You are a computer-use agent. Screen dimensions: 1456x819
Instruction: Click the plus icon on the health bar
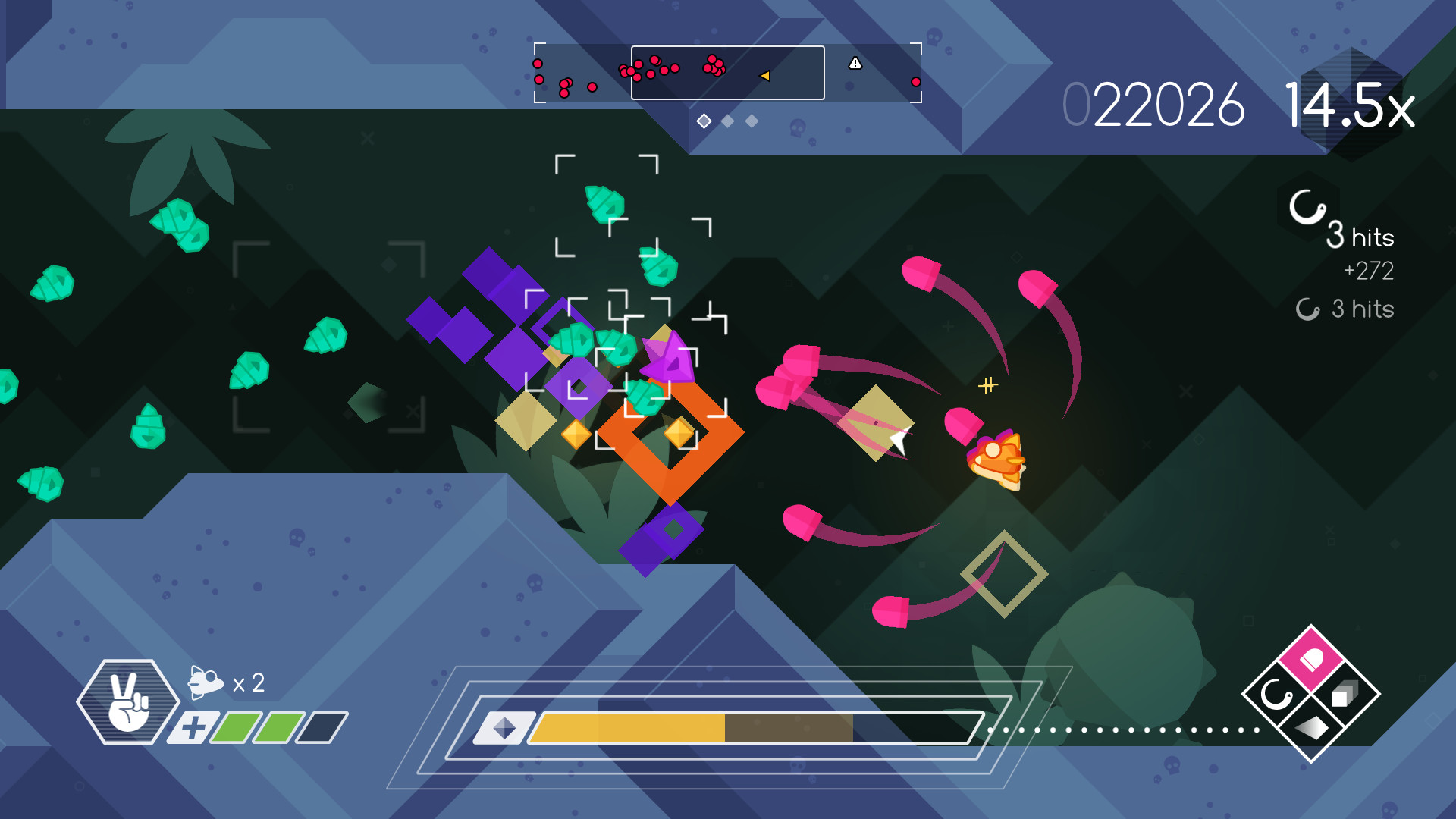click(193, 727)
